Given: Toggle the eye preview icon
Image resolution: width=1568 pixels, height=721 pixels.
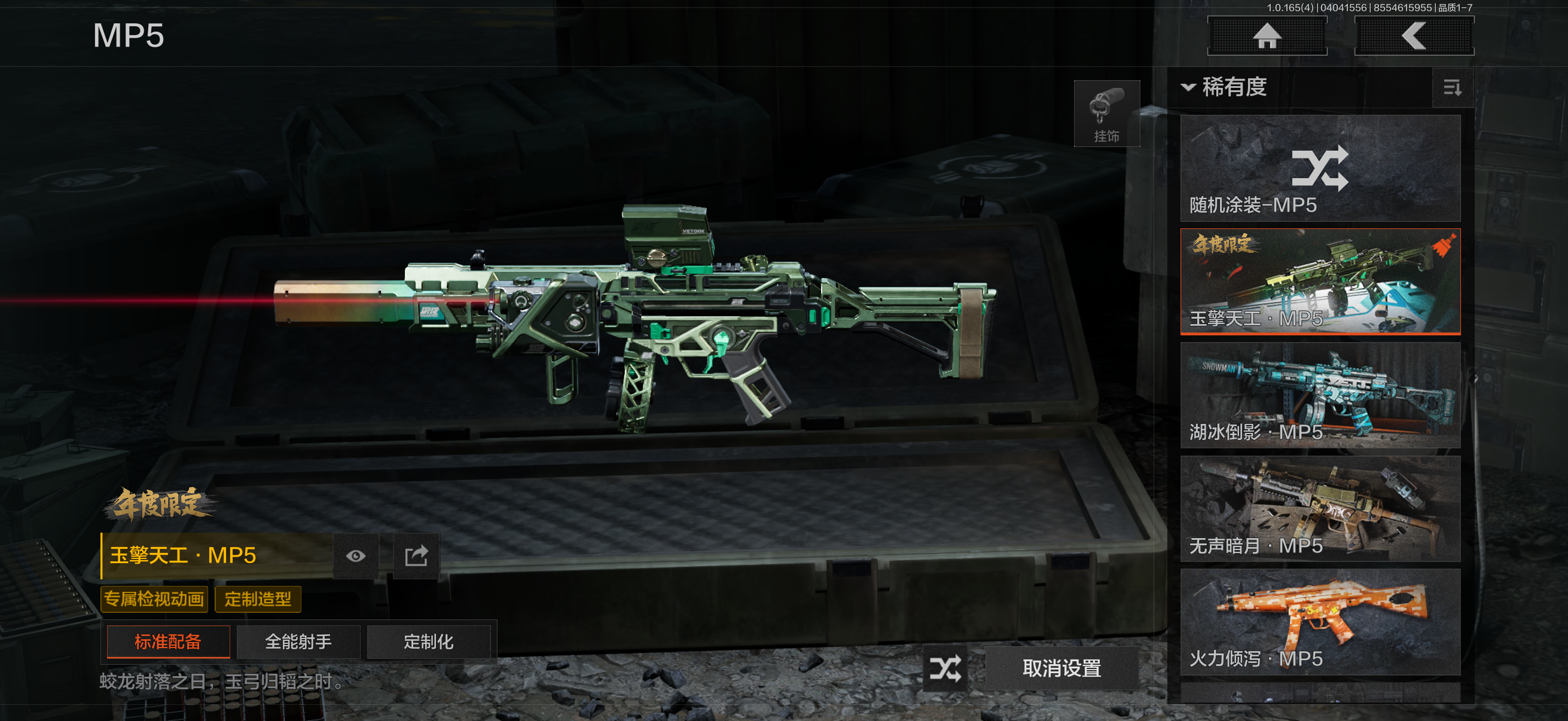Looking at the screenshot, I should 356,555.
